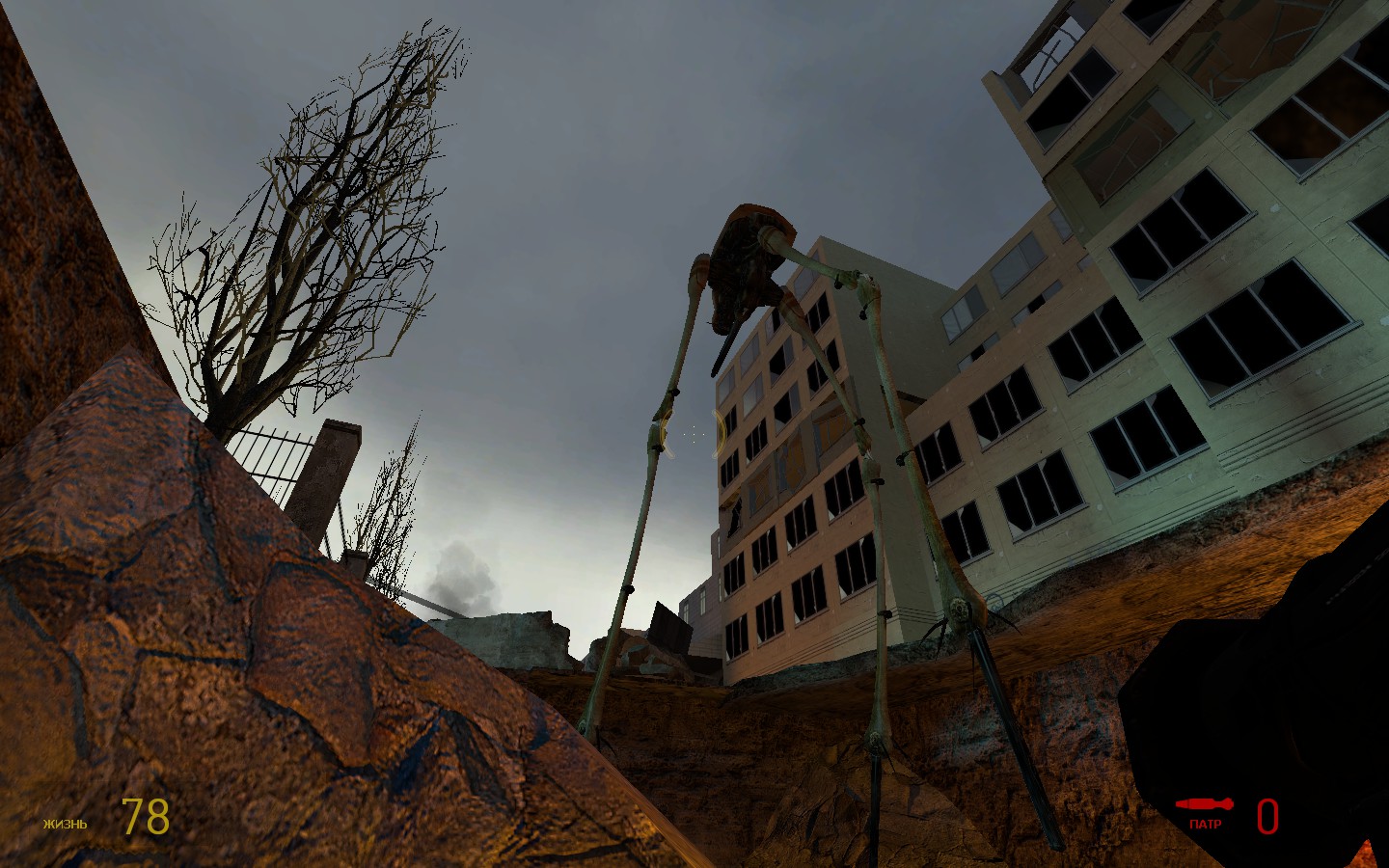Select the crosshair in the screen center
The image size is (1389, 868).
[693, 434]
